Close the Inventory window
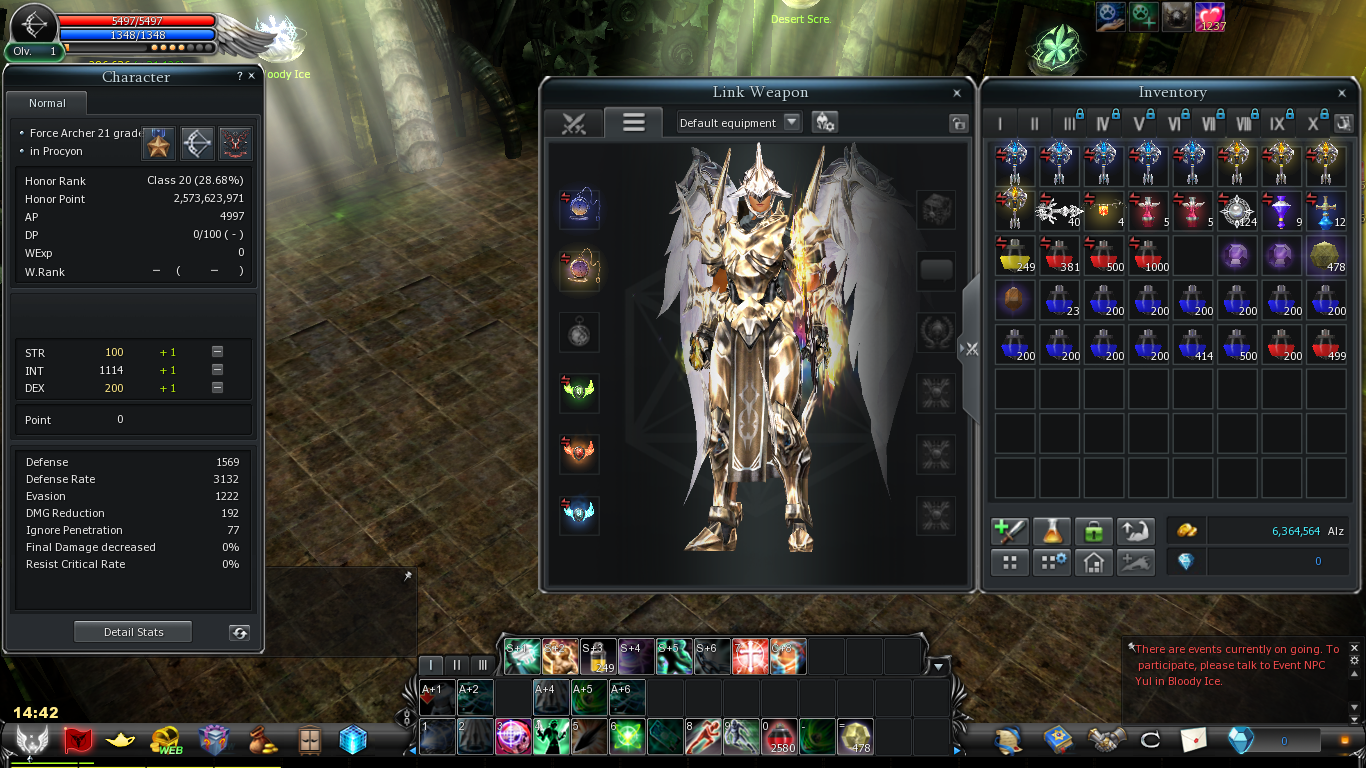This screenshot has width=1366, height=768. click(1342, 93)
